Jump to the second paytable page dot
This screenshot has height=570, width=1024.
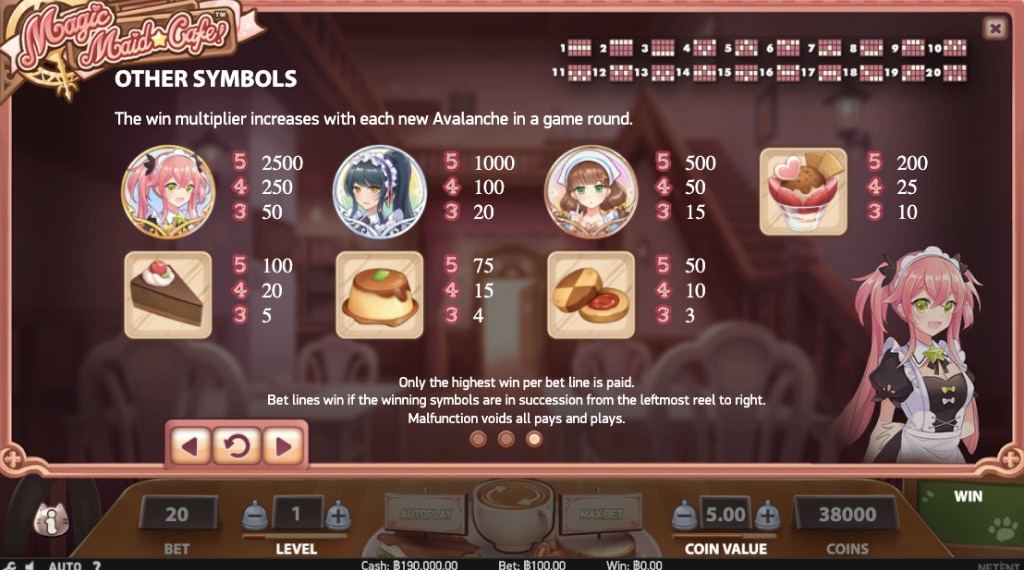coord(506,438)
